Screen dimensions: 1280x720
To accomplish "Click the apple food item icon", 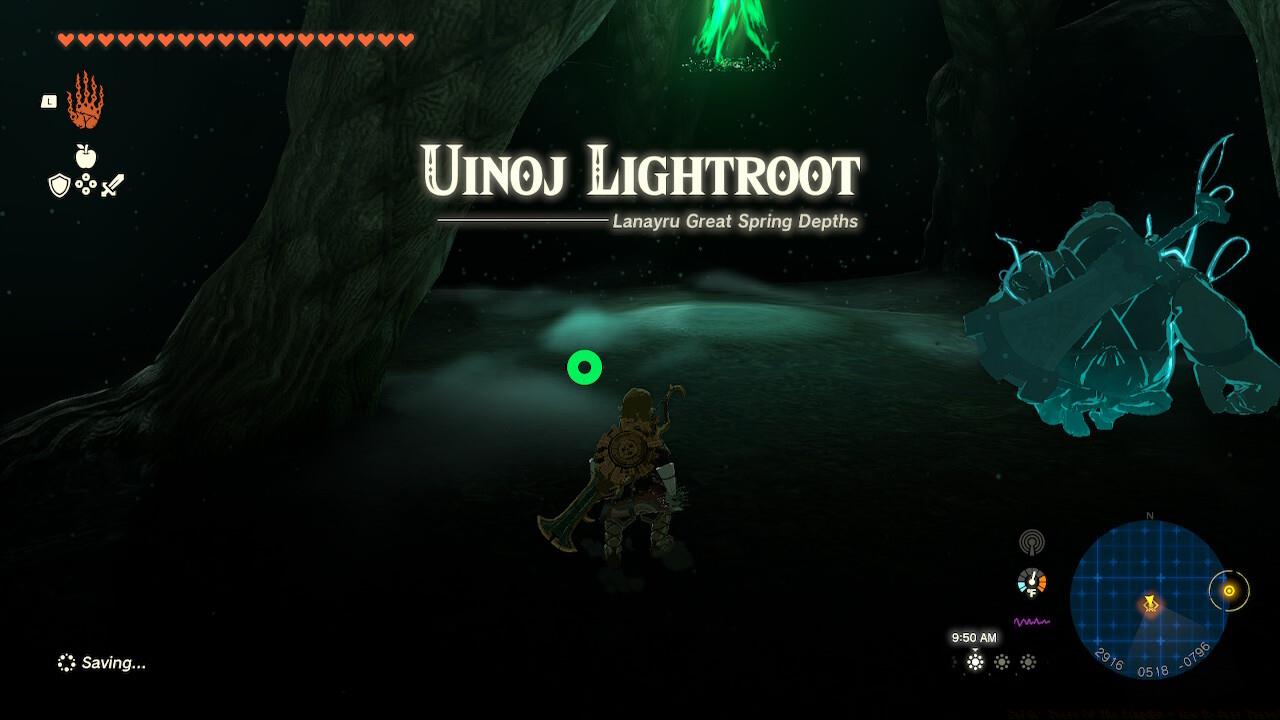I will click(86, 156).
